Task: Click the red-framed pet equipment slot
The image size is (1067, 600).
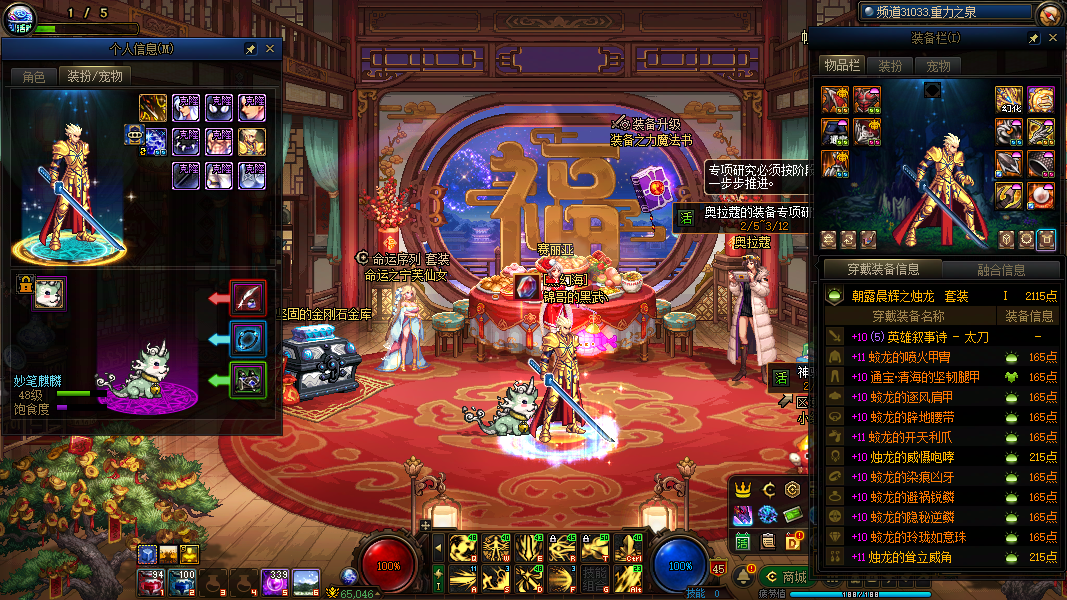Action: click(x=248, y=297)
